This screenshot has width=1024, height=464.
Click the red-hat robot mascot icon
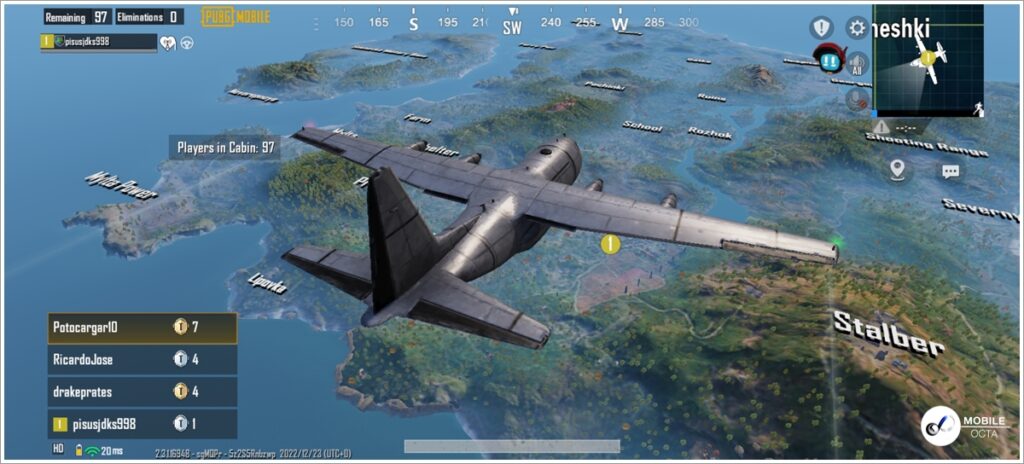pos(827,58)
